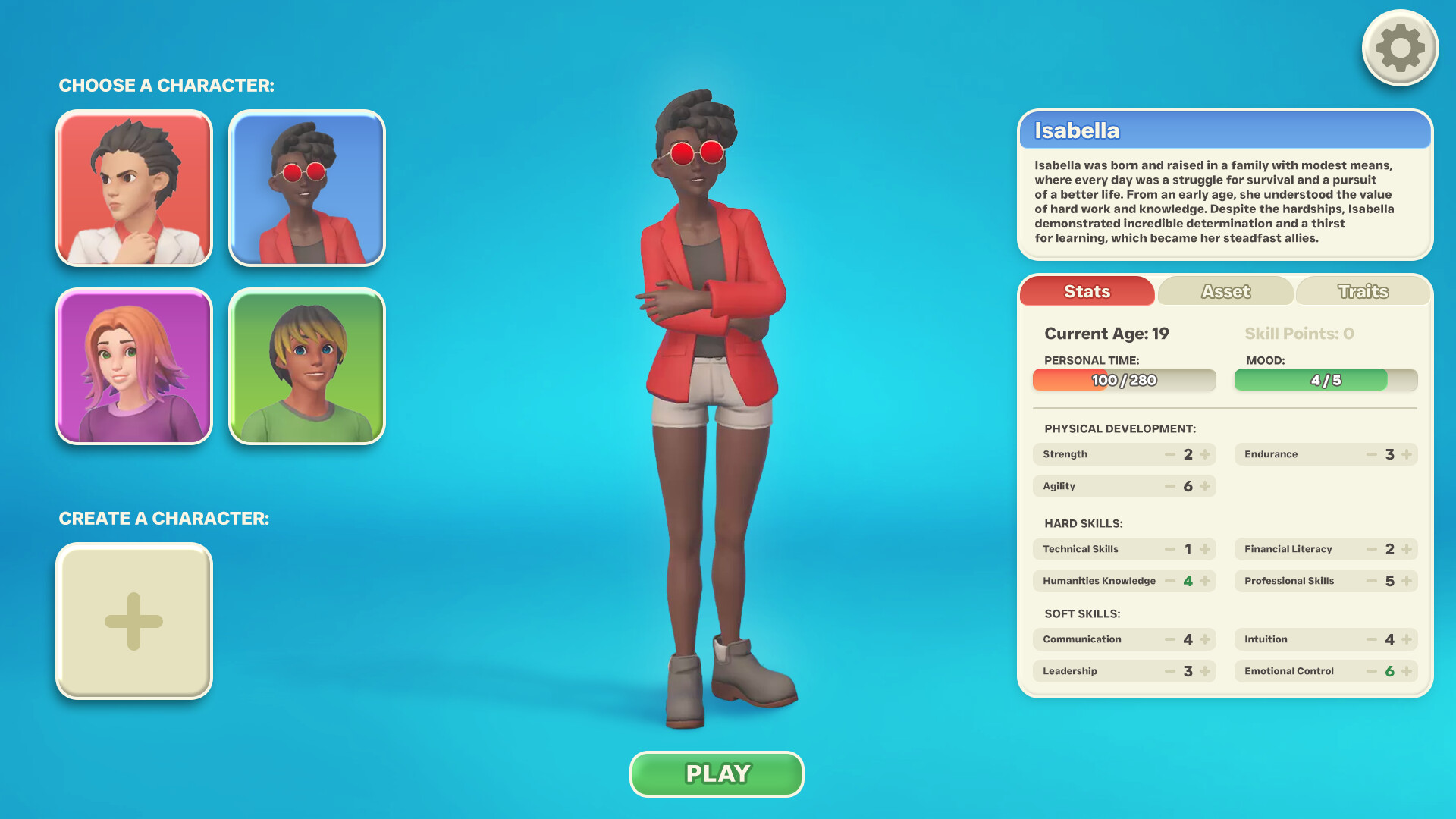1456x819 pixels.
Task: Decrease the Leadership skill
Action: point(1170,670)
